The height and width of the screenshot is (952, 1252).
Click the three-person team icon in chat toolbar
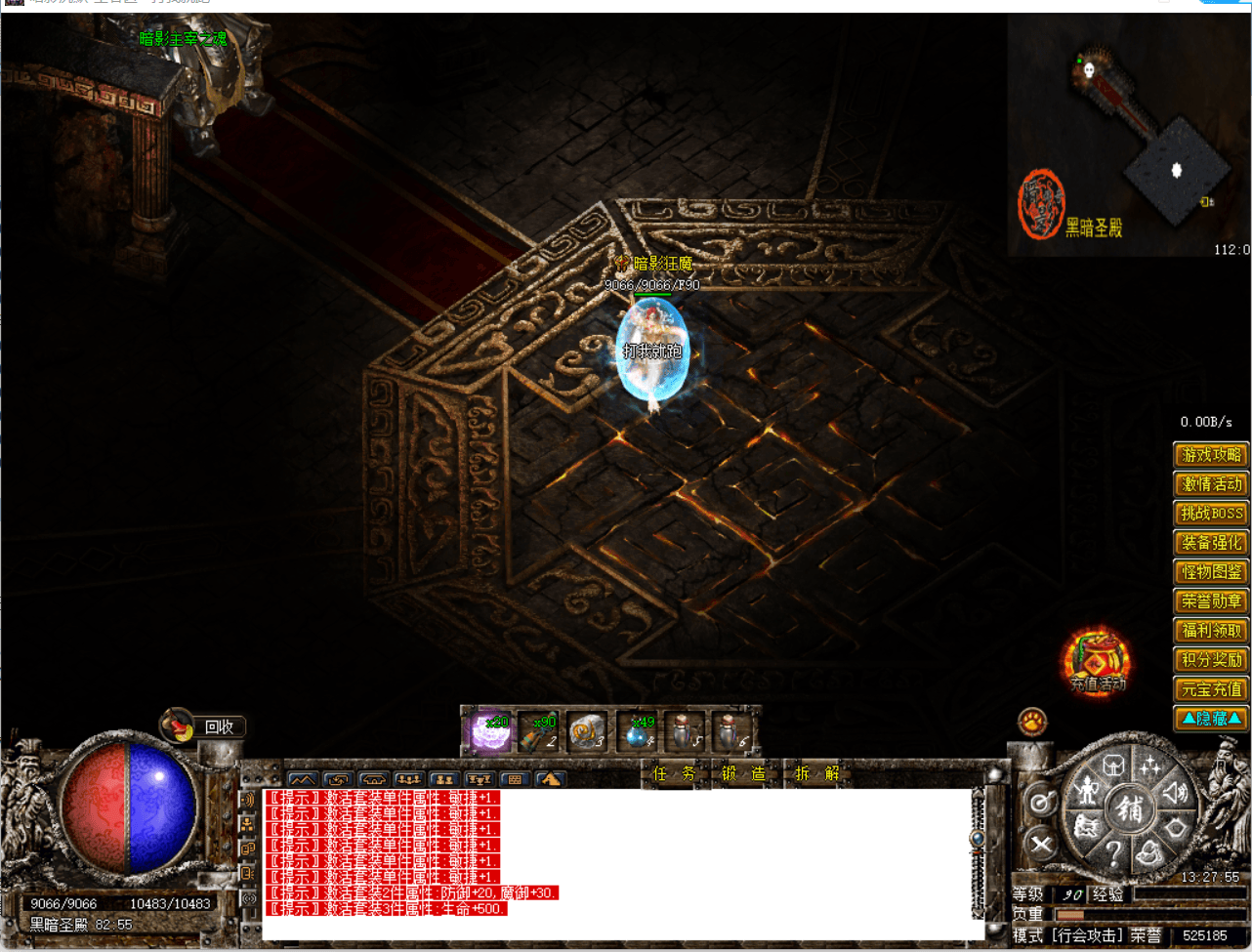click(408, 780)
